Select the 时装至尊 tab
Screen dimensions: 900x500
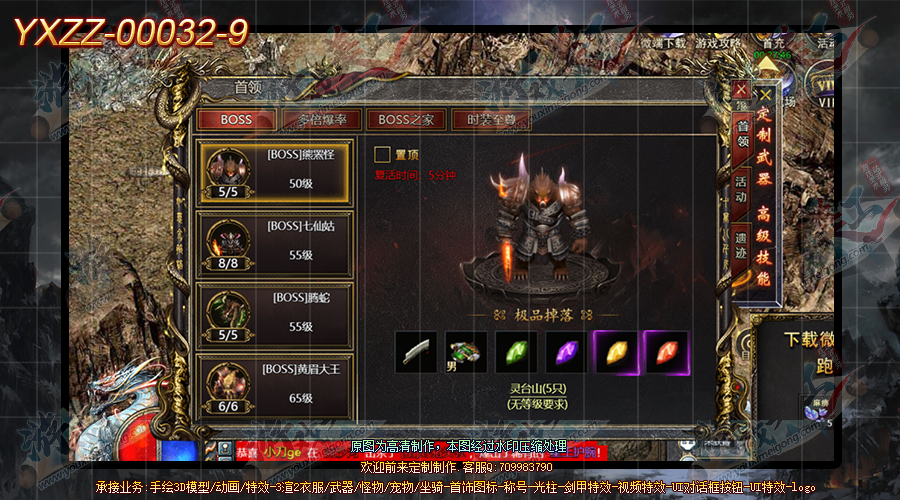(x=491, y=120)
